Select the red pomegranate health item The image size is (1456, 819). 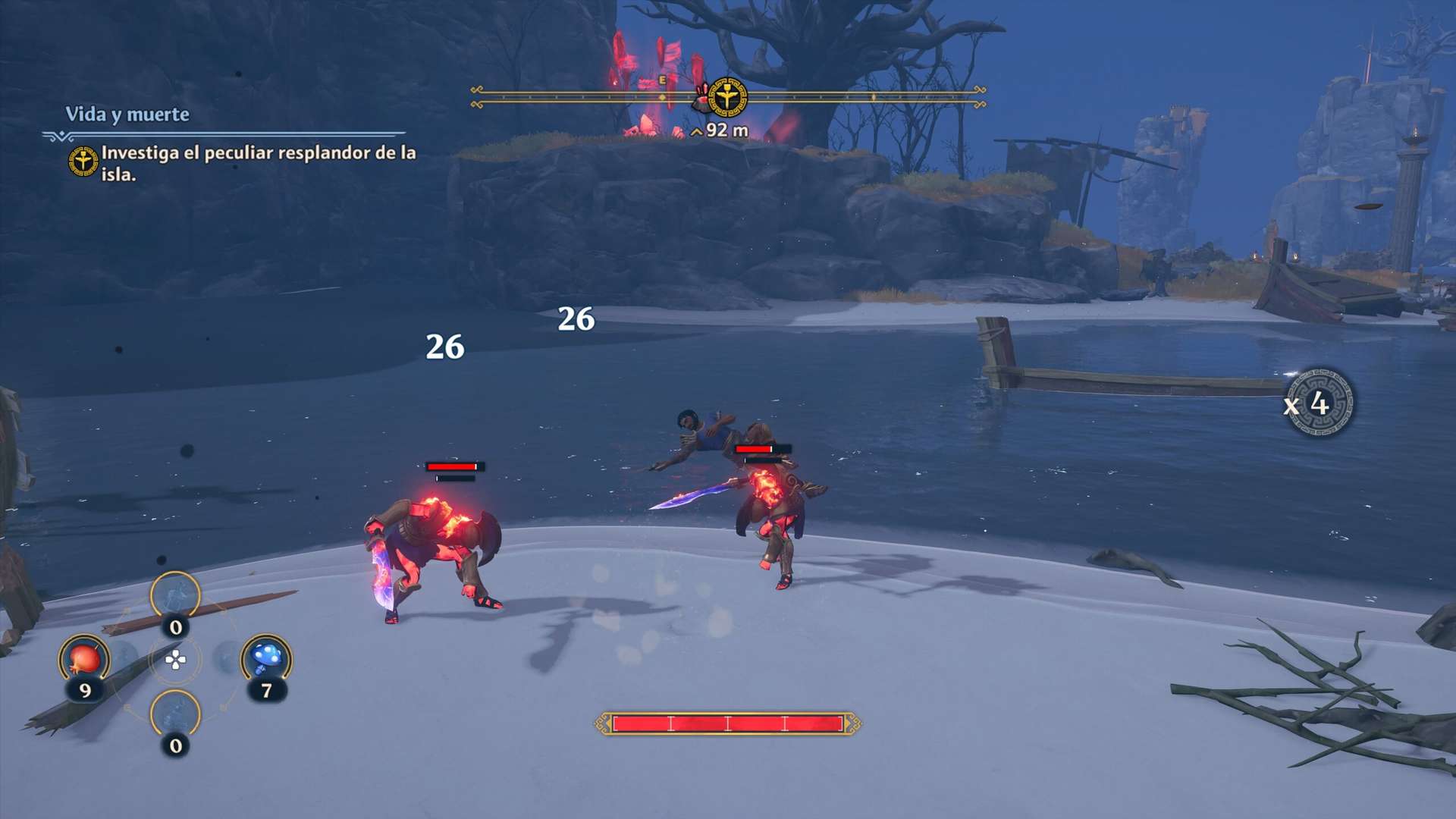pos(85,659)
